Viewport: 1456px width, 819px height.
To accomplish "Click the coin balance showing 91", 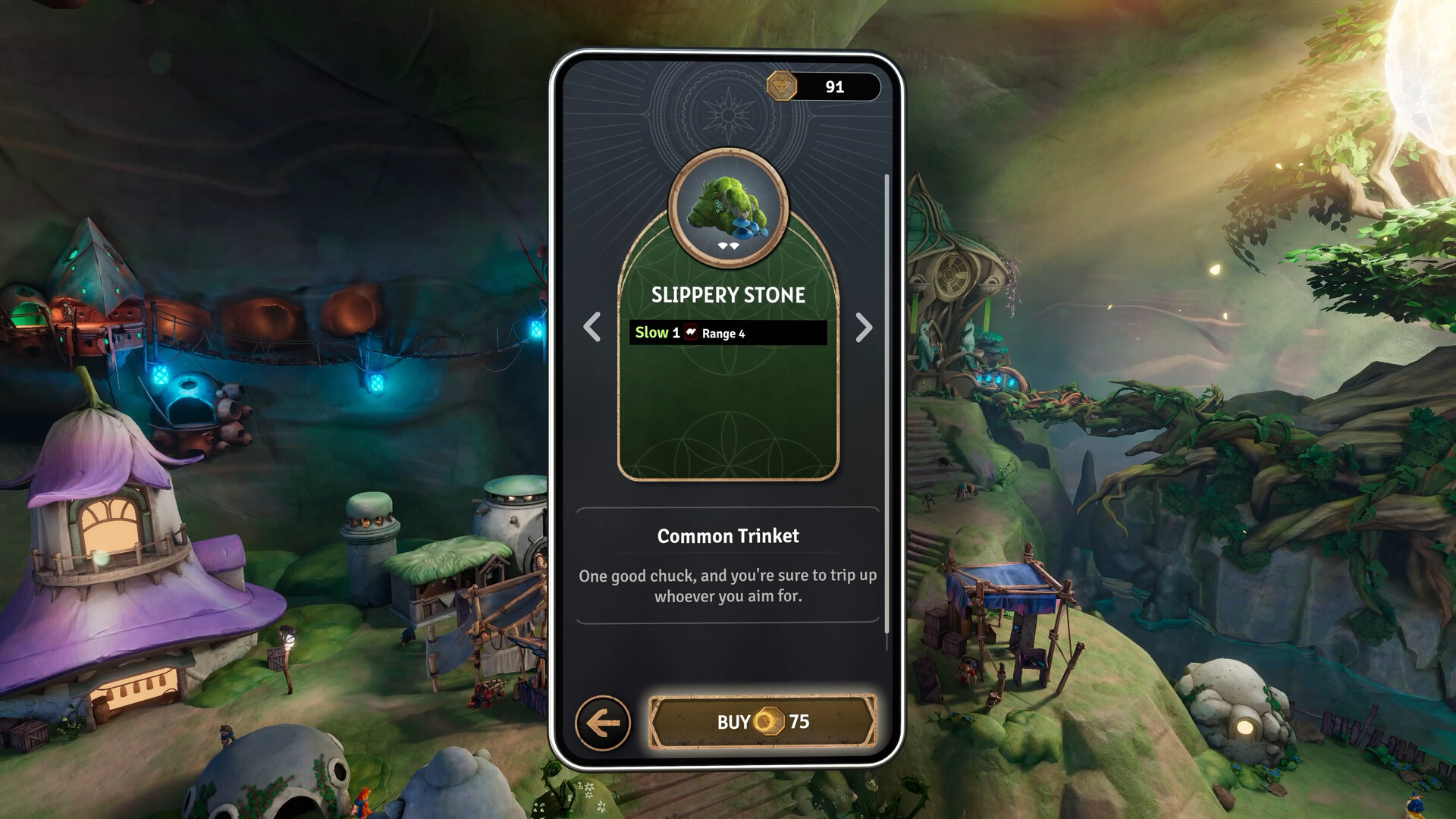I will [x=834, y=86].
